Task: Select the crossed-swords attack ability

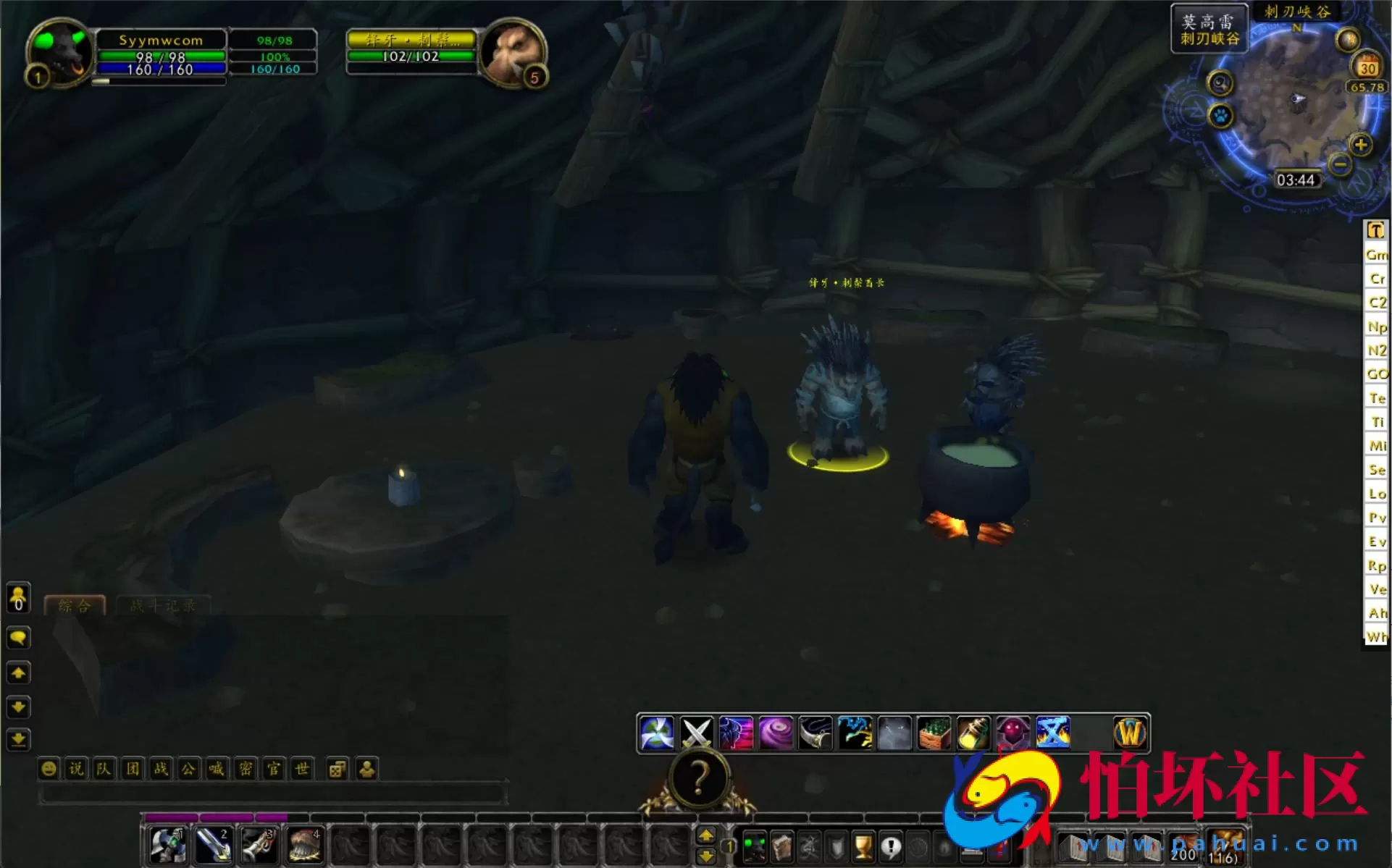Action: click(697, 733)
